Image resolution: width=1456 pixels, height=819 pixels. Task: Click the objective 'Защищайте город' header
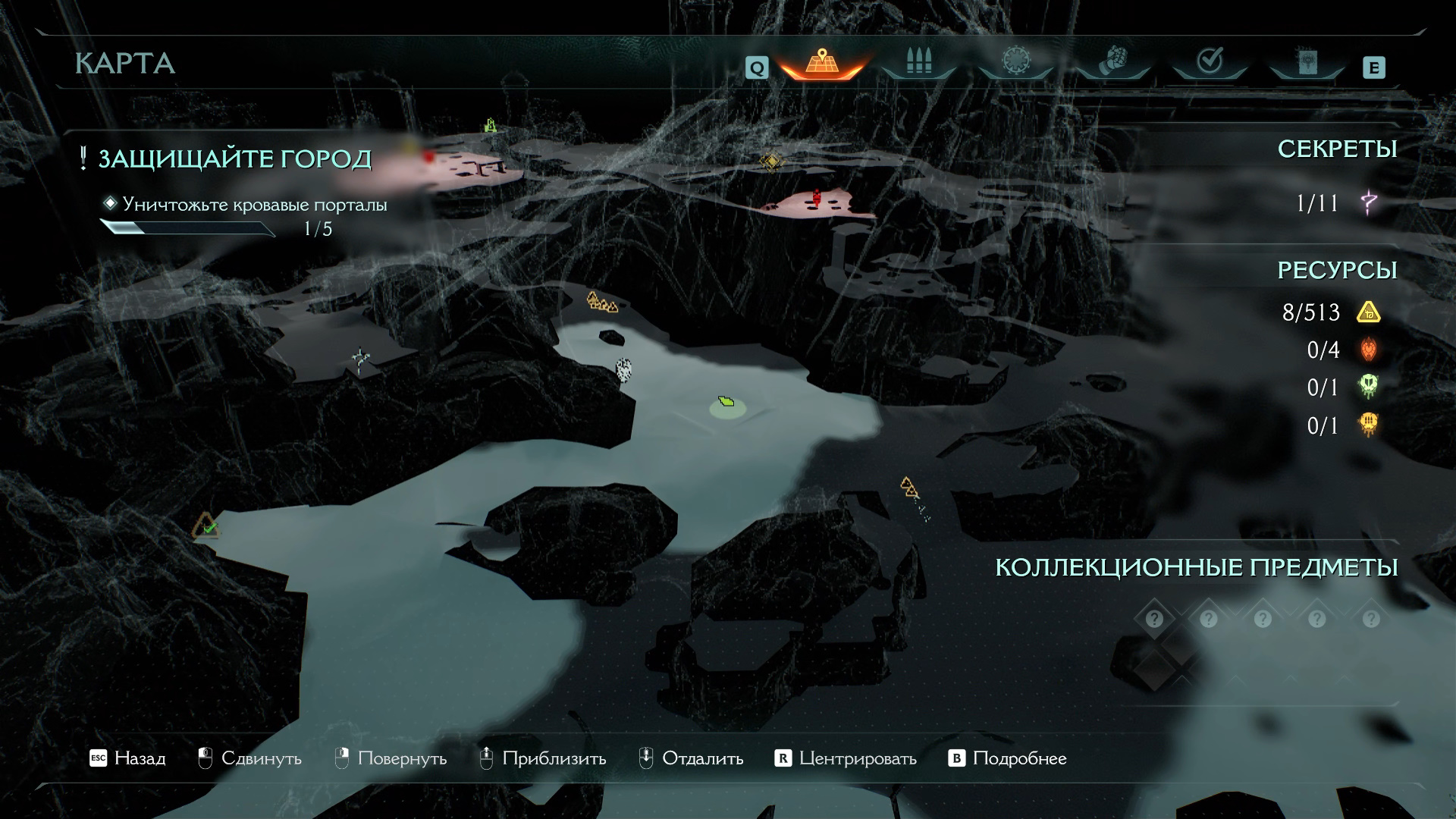[234, 159]
